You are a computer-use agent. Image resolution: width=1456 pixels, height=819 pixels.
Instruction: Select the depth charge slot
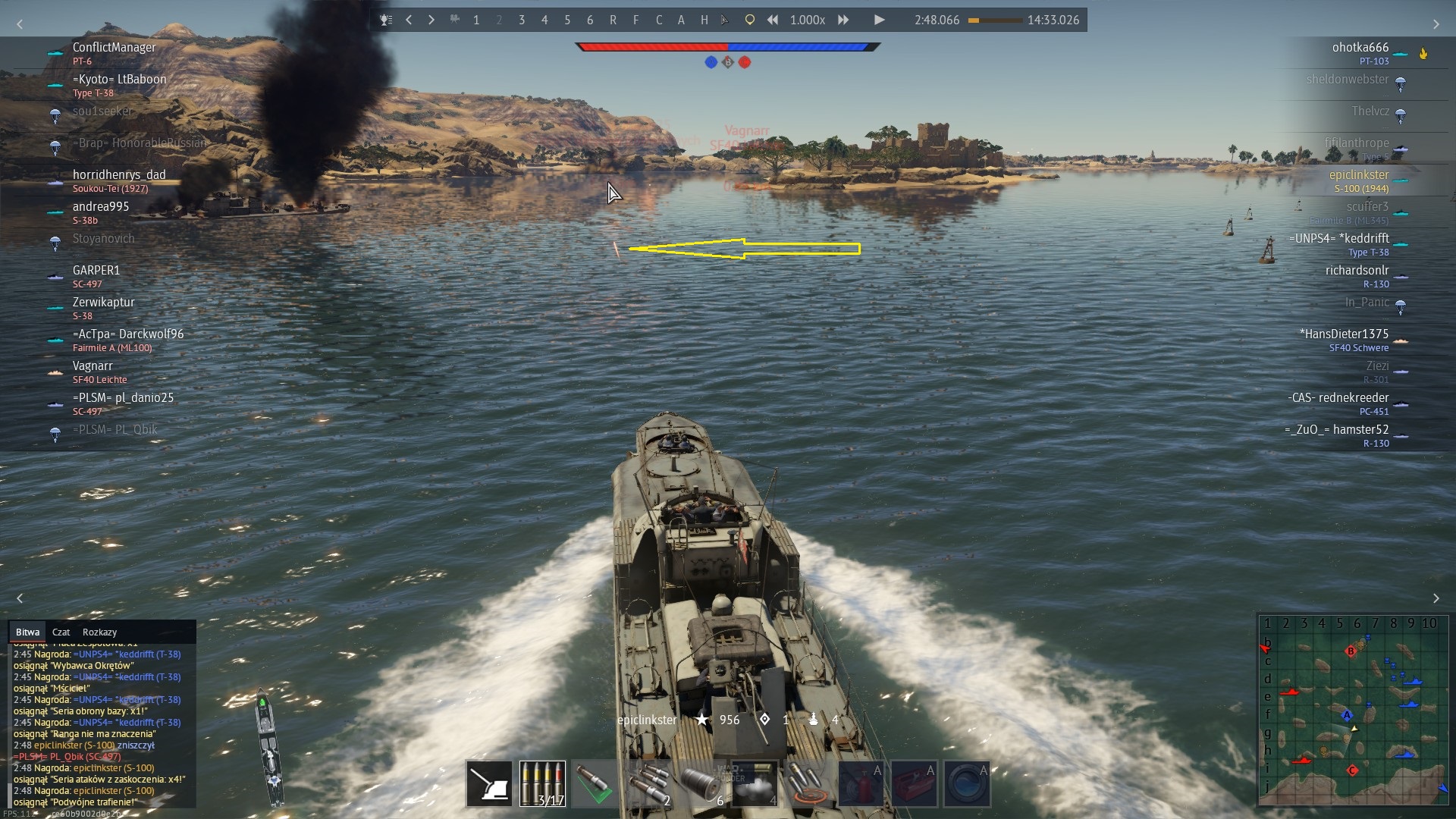701,783
